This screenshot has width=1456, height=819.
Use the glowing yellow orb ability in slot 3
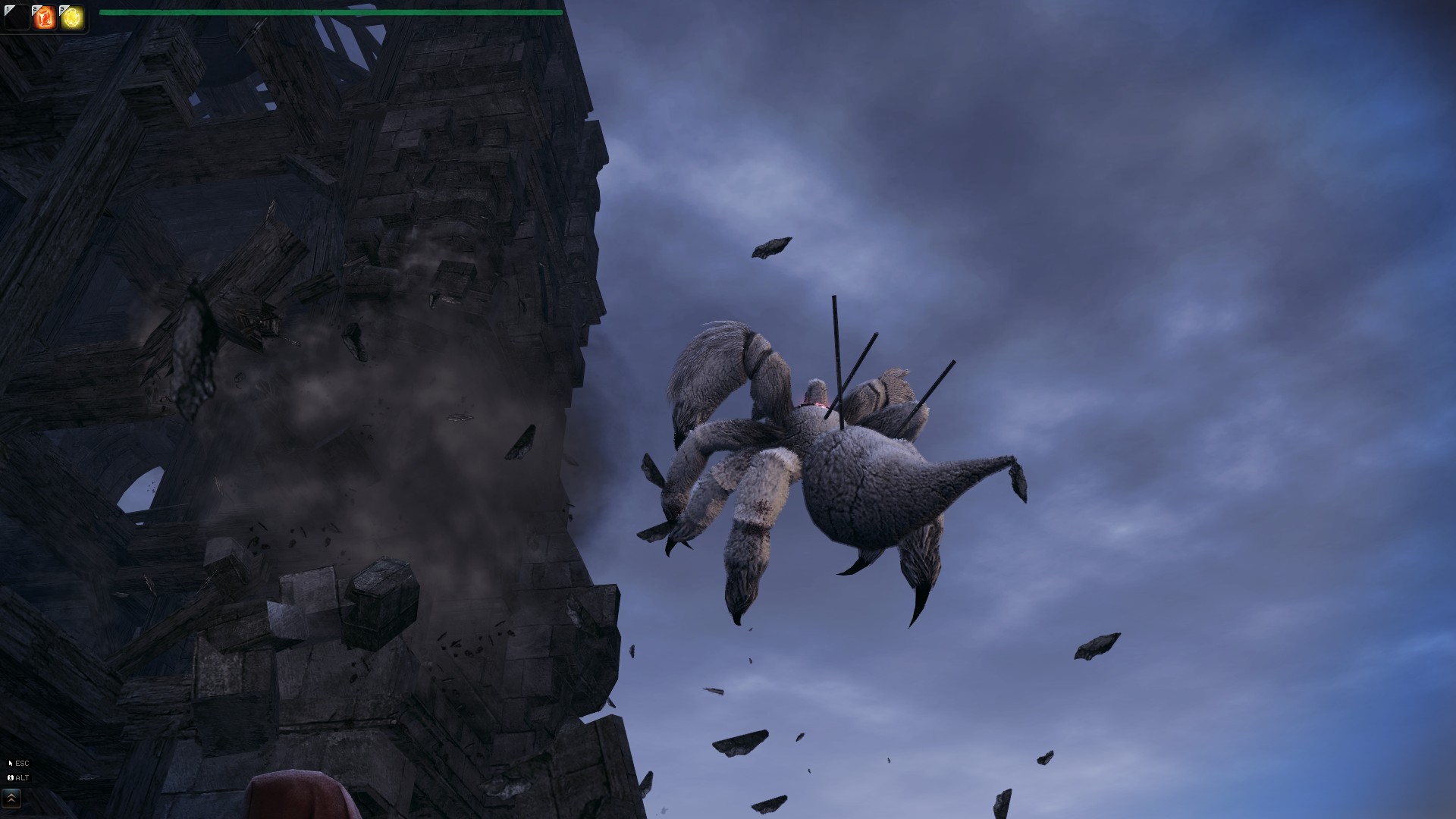72,17
